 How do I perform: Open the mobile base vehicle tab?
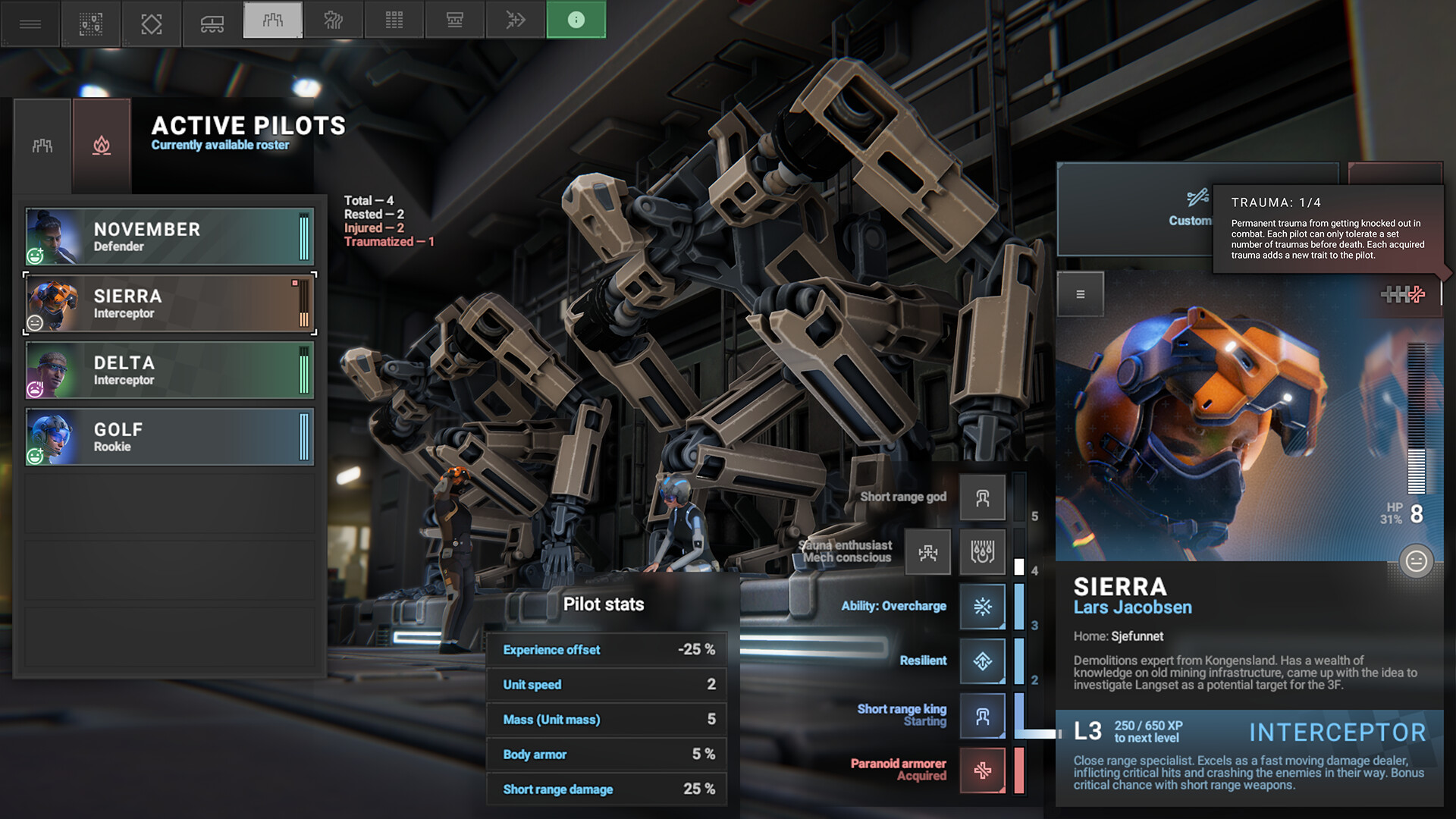pos(212,24)
